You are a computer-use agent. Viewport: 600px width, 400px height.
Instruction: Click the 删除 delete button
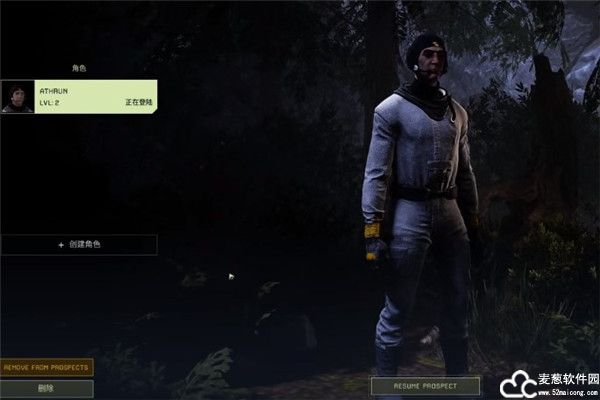pyautogui.click(x=47, y=388)
